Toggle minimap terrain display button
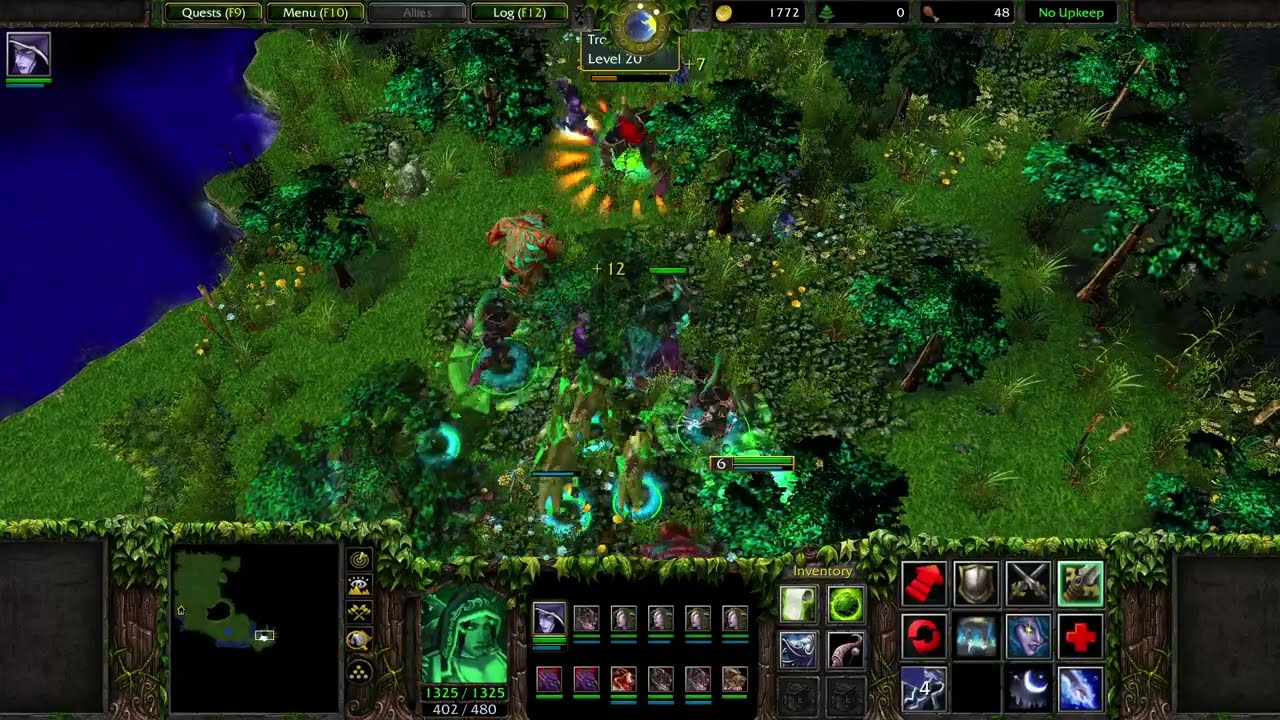 pos(359,586)
